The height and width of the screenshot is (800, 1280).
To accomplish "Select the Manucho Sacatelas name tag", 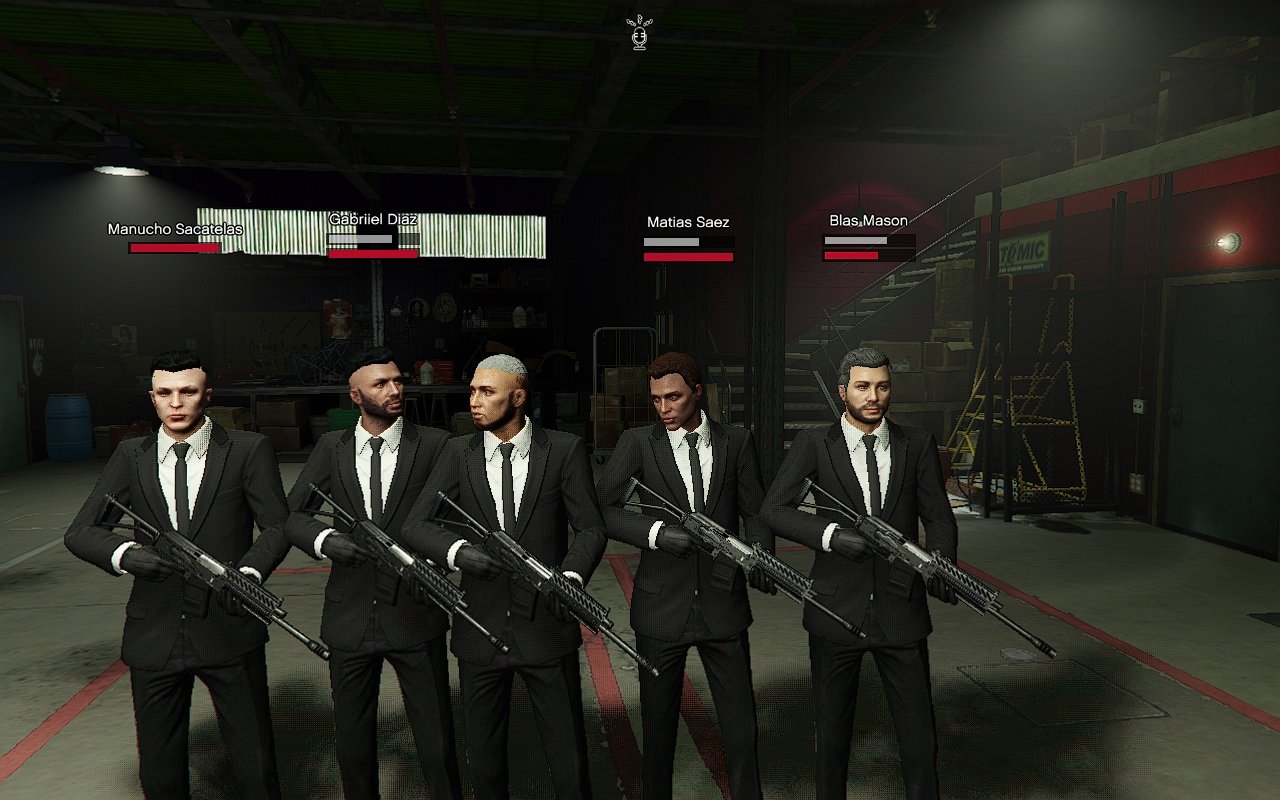I will tap(175, 229).
